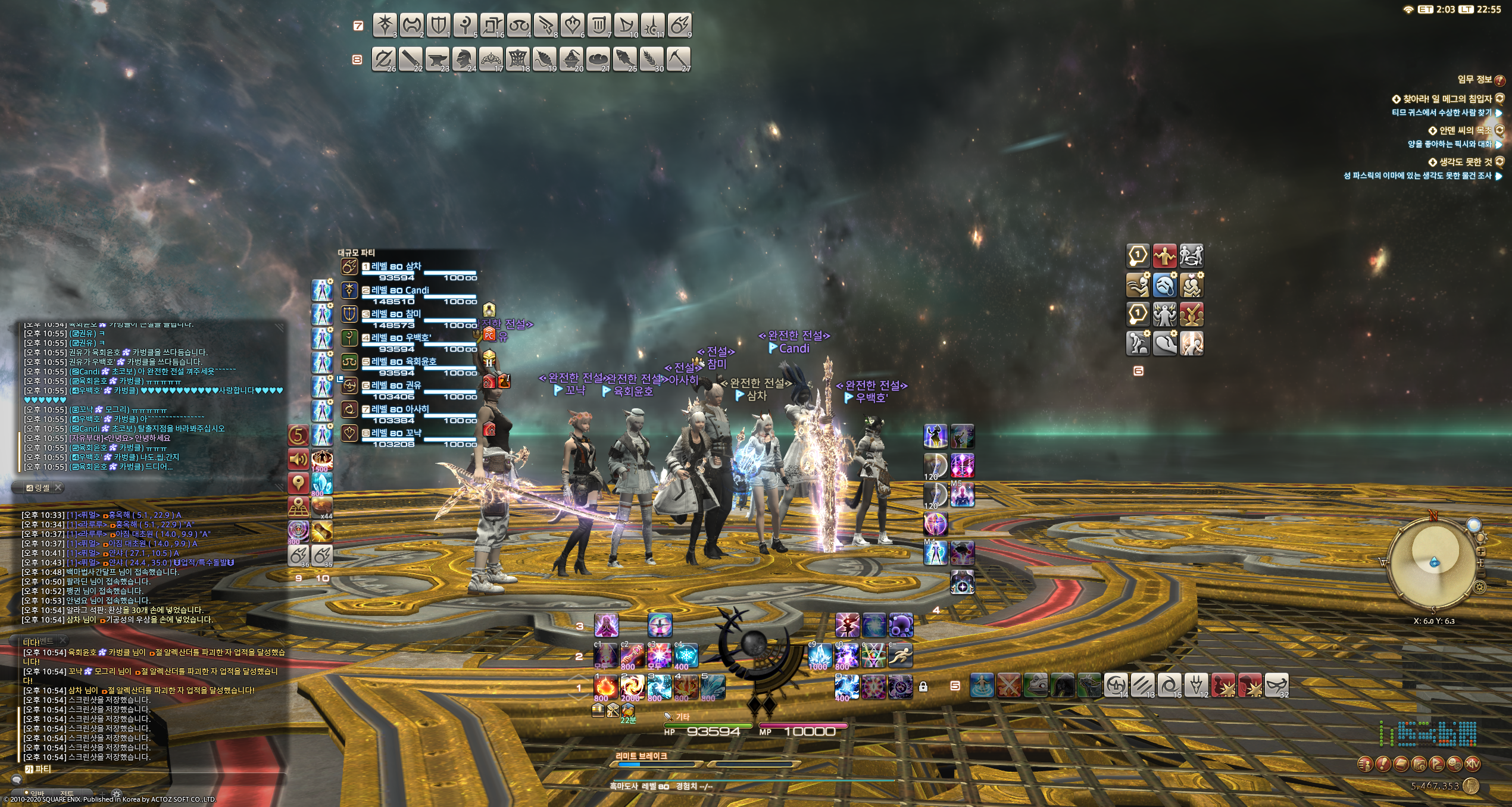The width and height of the screenshot is (1512, 807).
Task: Switch to the Paladin shield gear set
Action: [439, 25]
